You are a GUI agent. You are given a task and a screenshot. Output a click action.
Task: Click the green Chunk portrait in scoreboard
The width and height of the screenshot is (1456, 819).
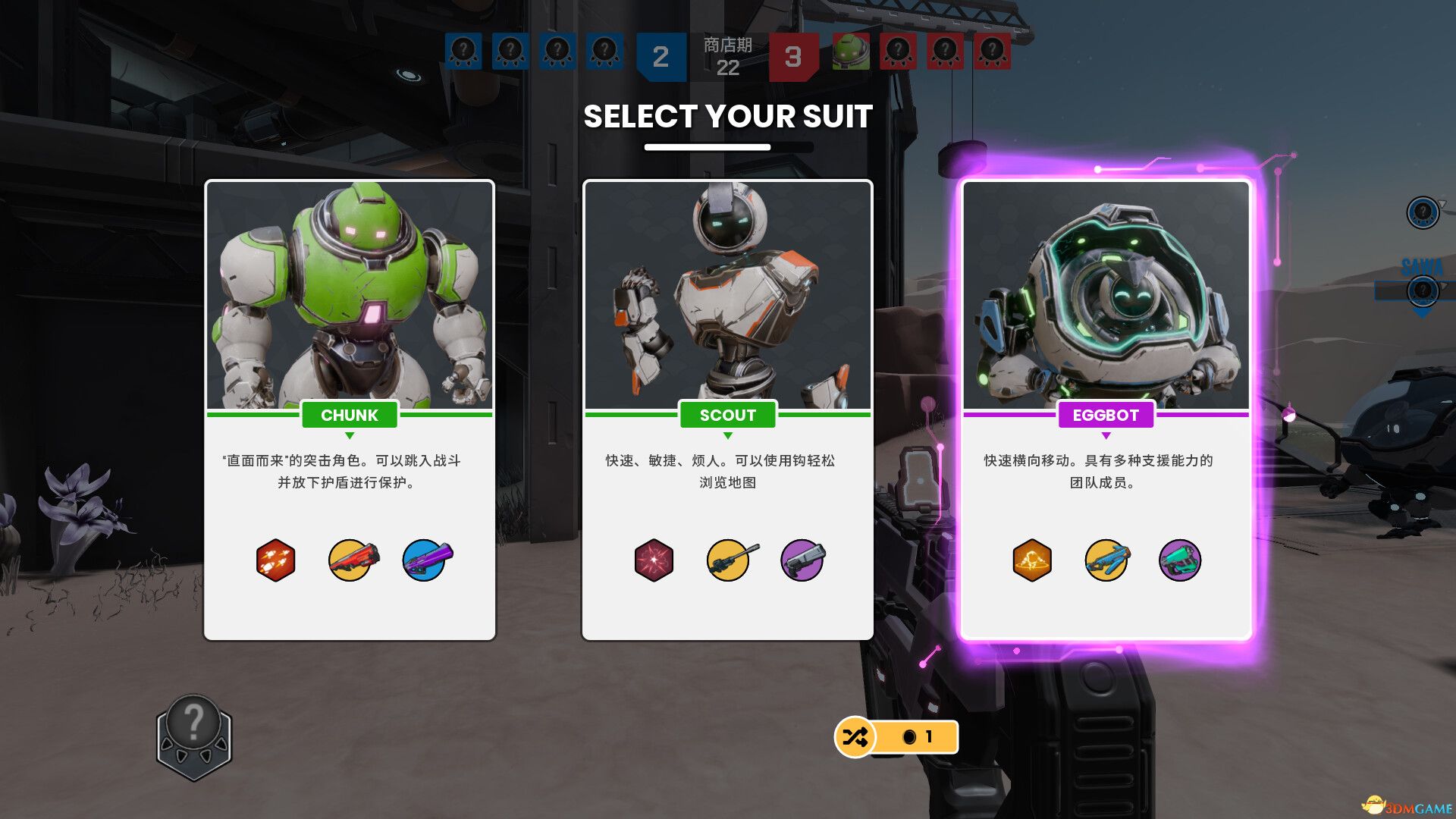coord(851,52)
